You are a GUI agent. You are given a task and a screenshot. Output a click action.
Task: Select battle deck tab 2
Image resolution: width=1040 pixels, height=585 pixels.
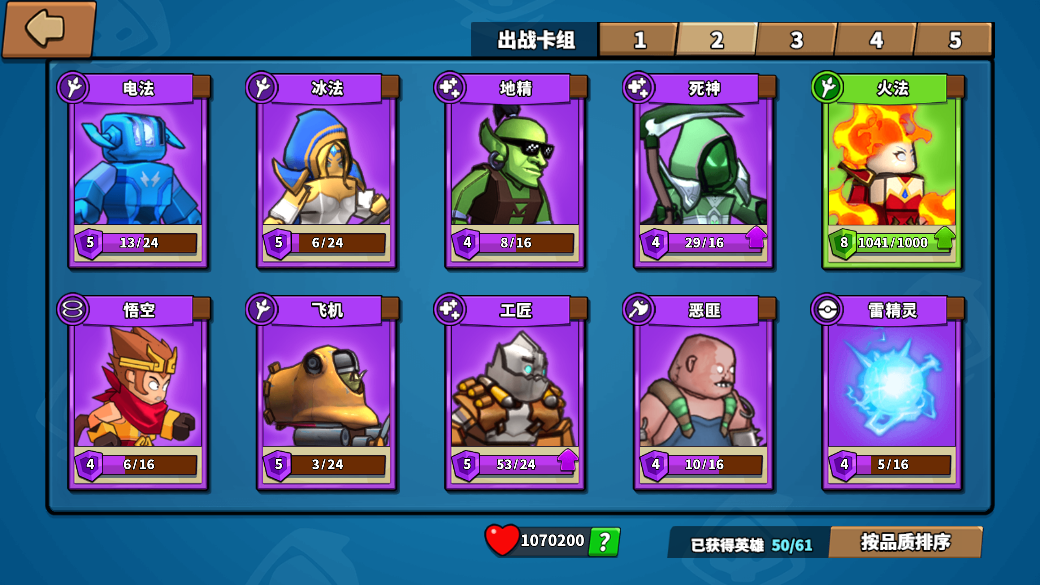[x=716, y=40]
